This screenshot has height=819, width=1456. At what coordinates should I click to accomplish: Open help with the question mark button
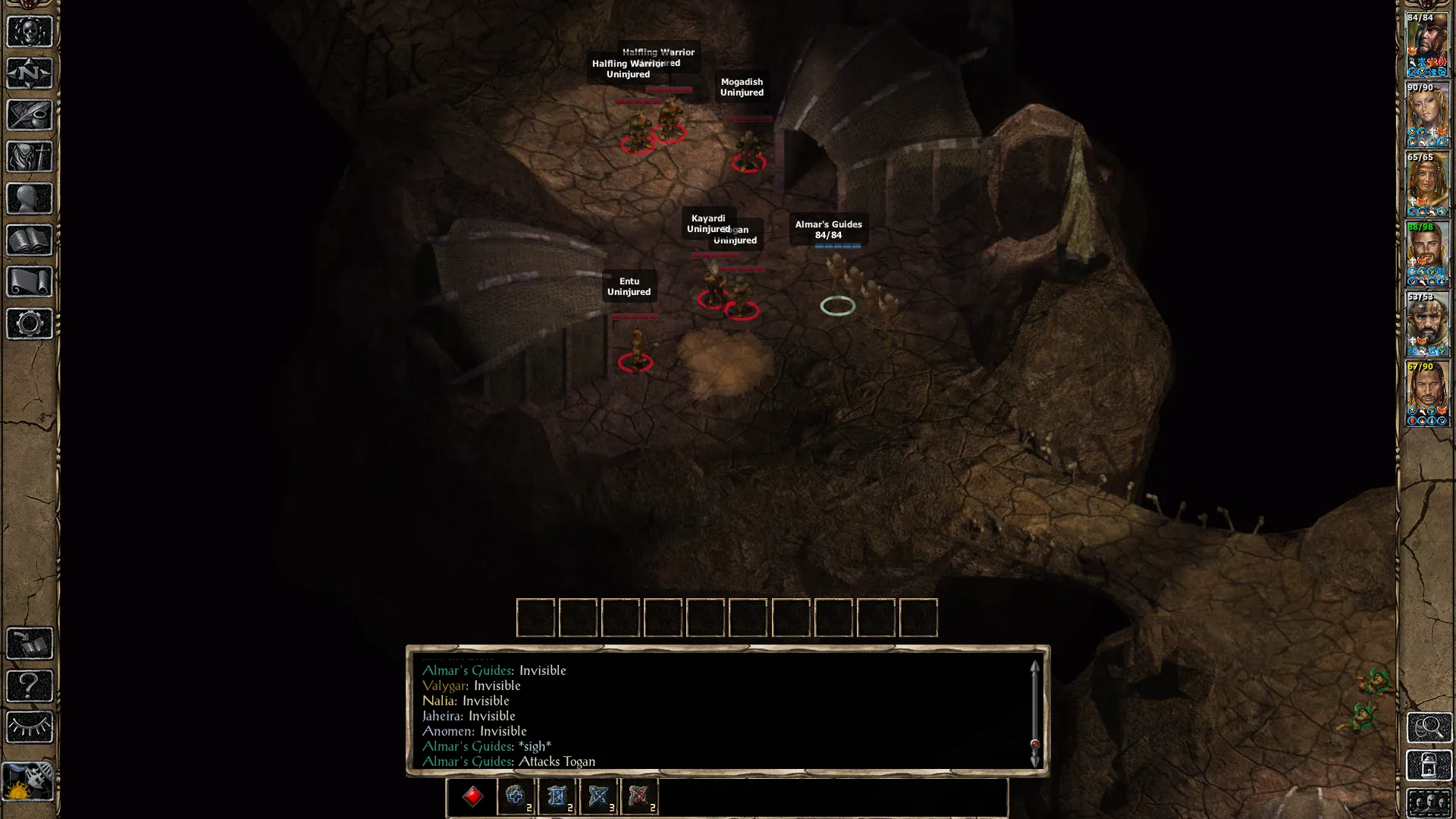tap(30, 686)
